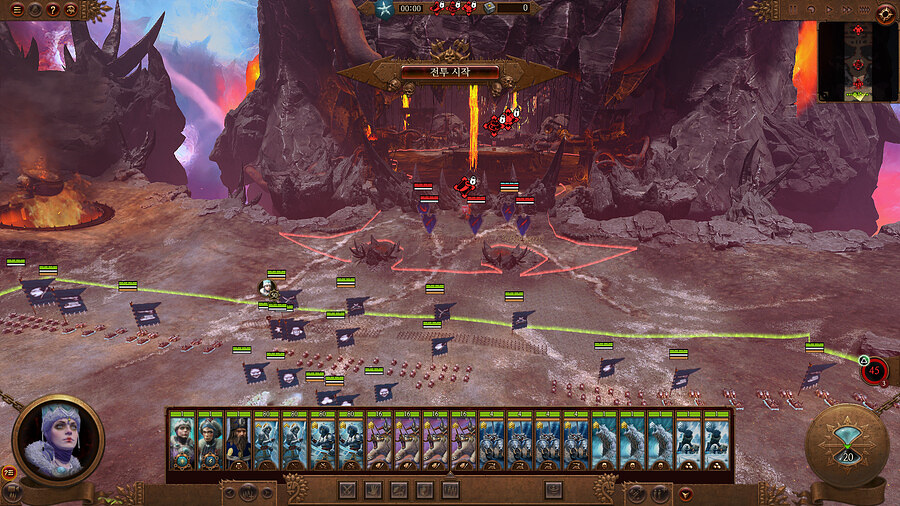Screen dimensions: 900x506
Task: Pick the first purple antlered unit card
Action: click(378, 440)
